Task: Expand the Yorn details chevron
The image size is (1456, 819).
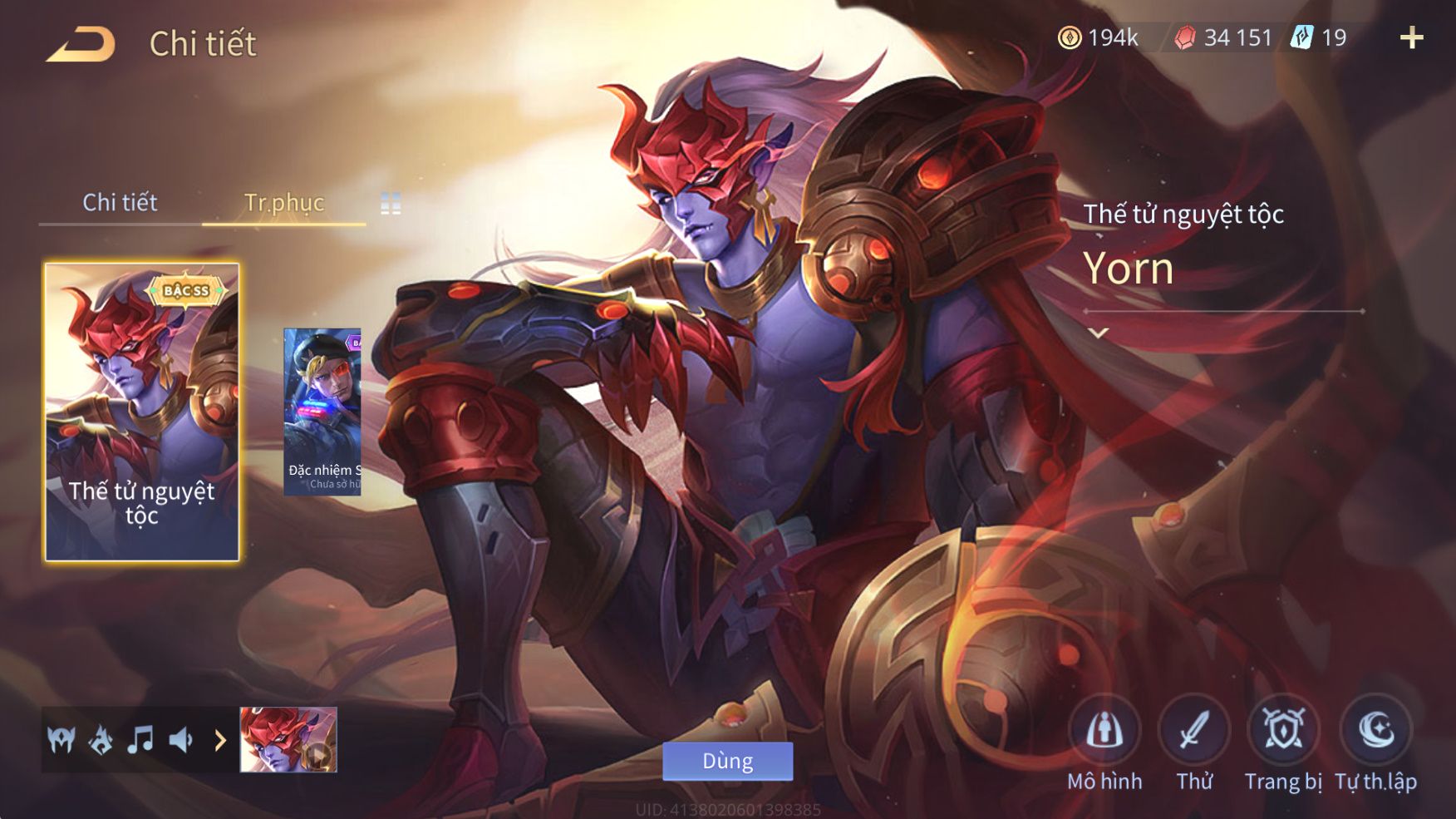Action: coord(1099,333)
